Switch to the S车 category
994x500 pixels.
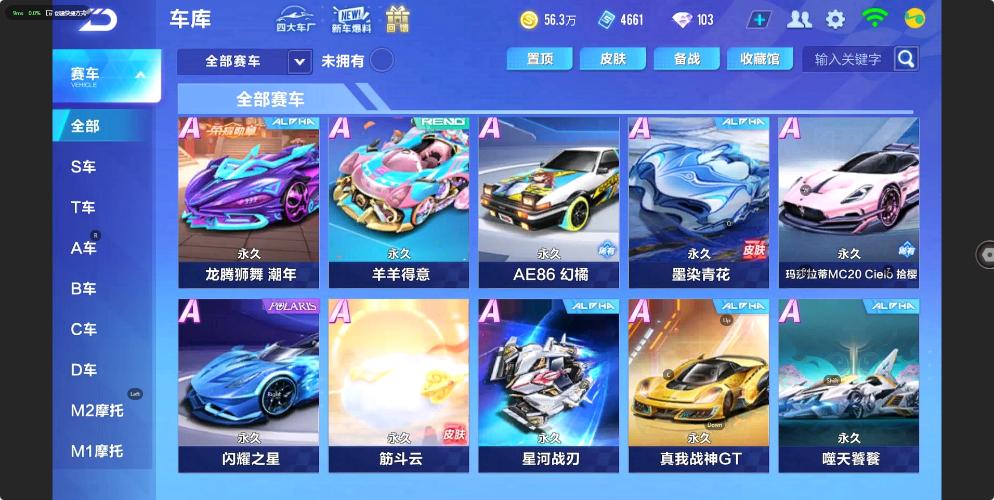click(x=84, y=167)
